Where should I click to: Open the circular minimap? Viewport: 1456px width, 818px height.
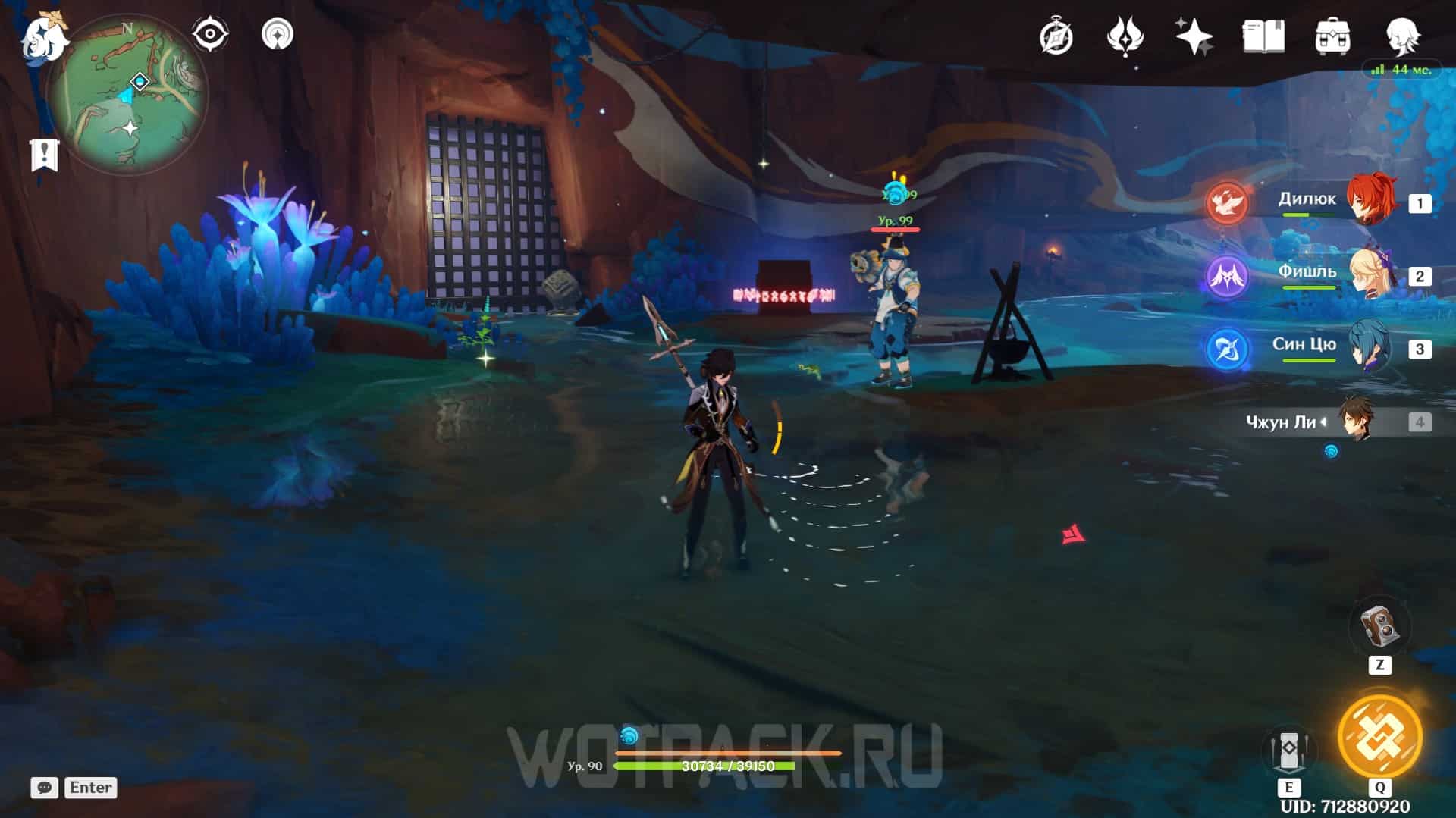[127, 95]
